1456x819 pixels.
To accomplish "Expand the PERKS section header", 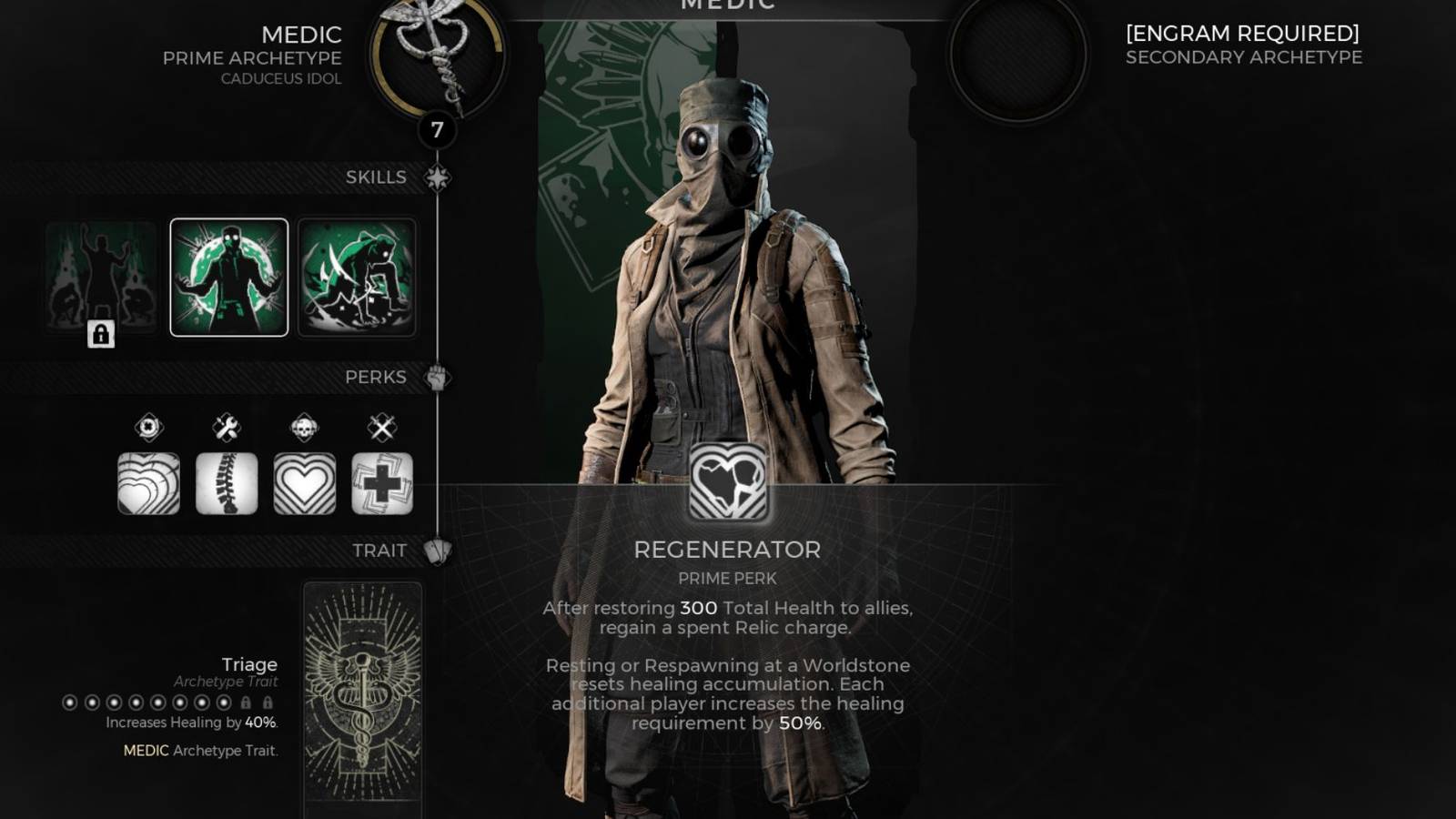I will click(437, 377).
